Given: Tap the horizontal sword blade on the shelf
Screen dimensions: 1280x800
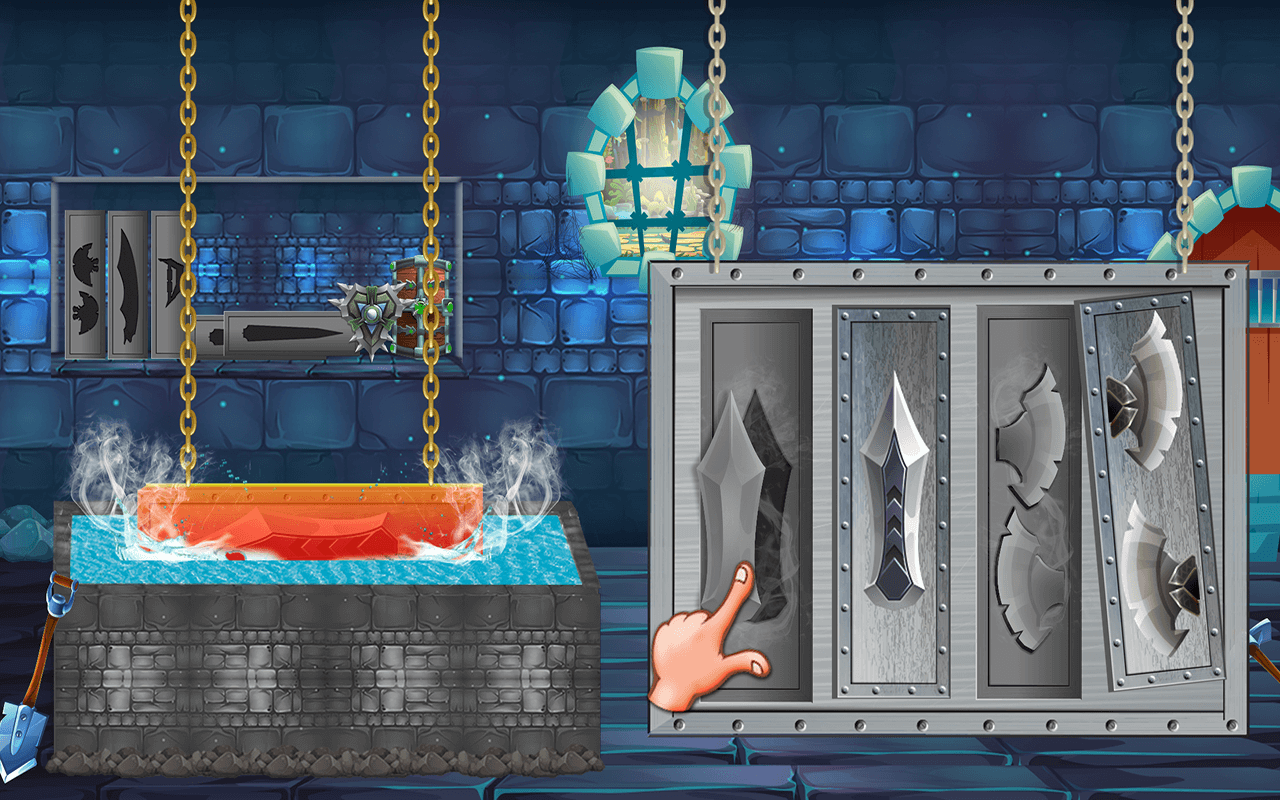Looking at the screenshot, I should [x=290, y=333].
